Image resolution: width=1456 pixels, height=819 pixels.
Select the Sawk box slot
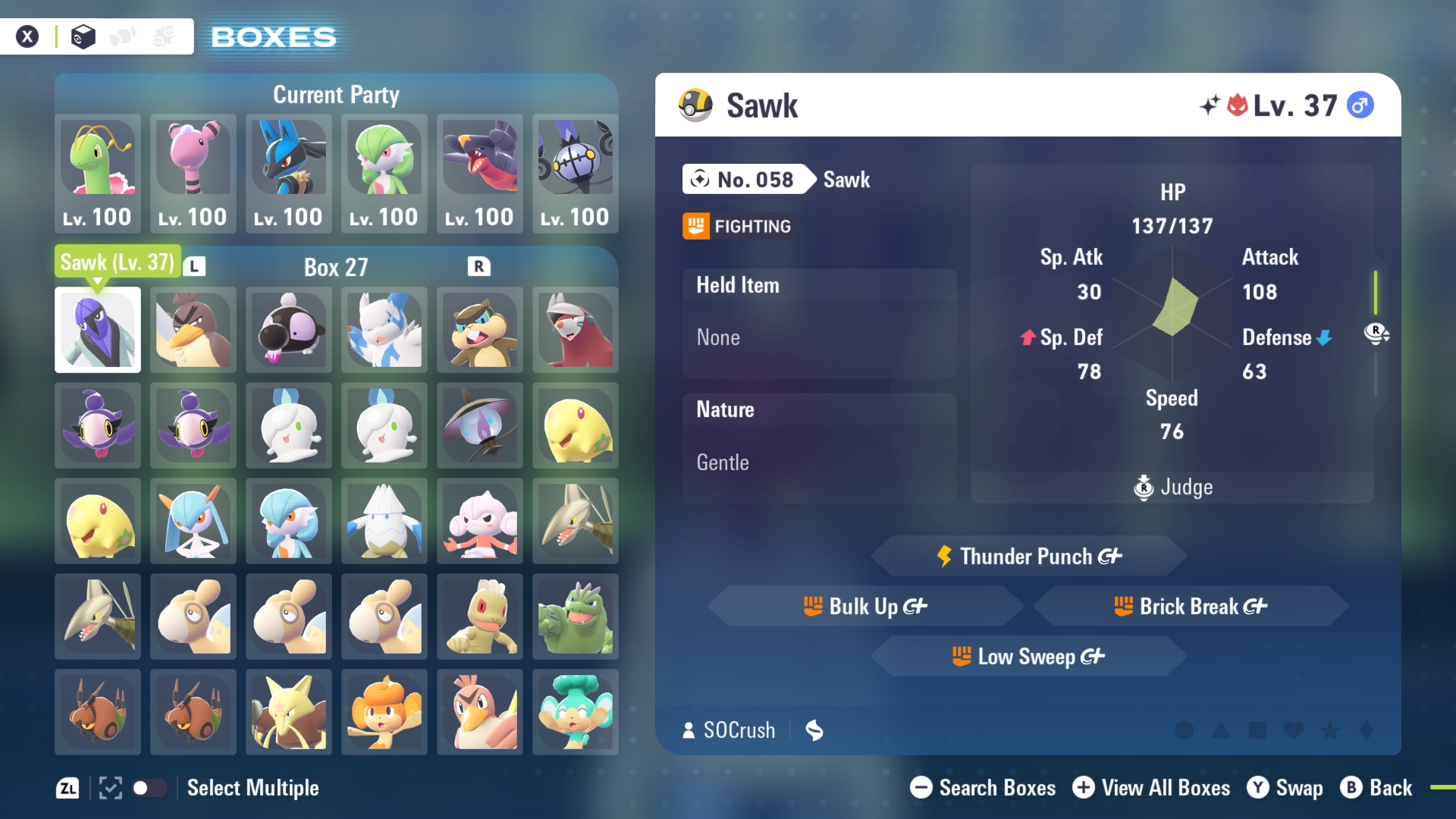[98, 330]
